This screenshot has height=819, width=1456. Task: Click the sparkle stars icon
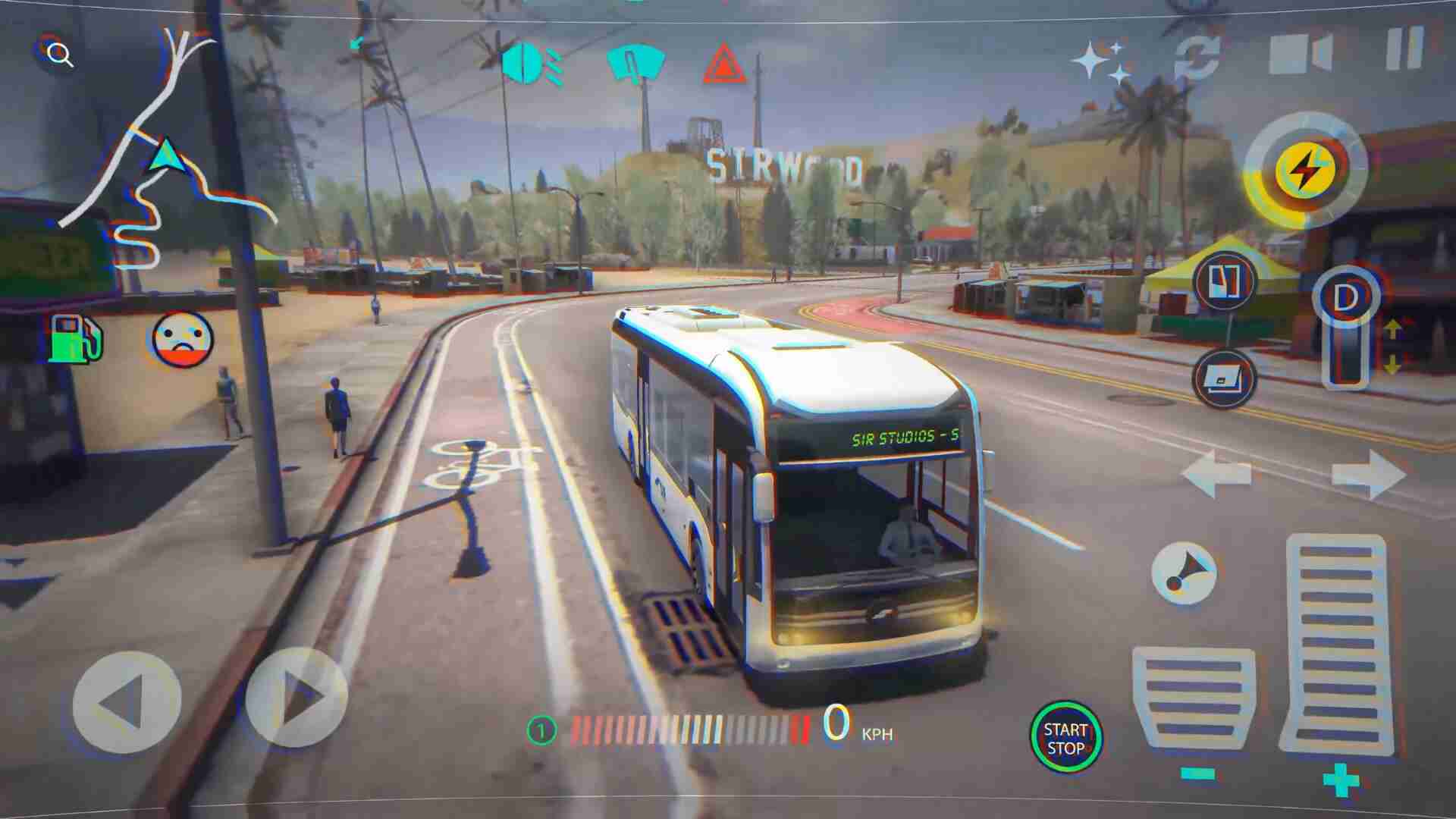(x=1101, y=61)
